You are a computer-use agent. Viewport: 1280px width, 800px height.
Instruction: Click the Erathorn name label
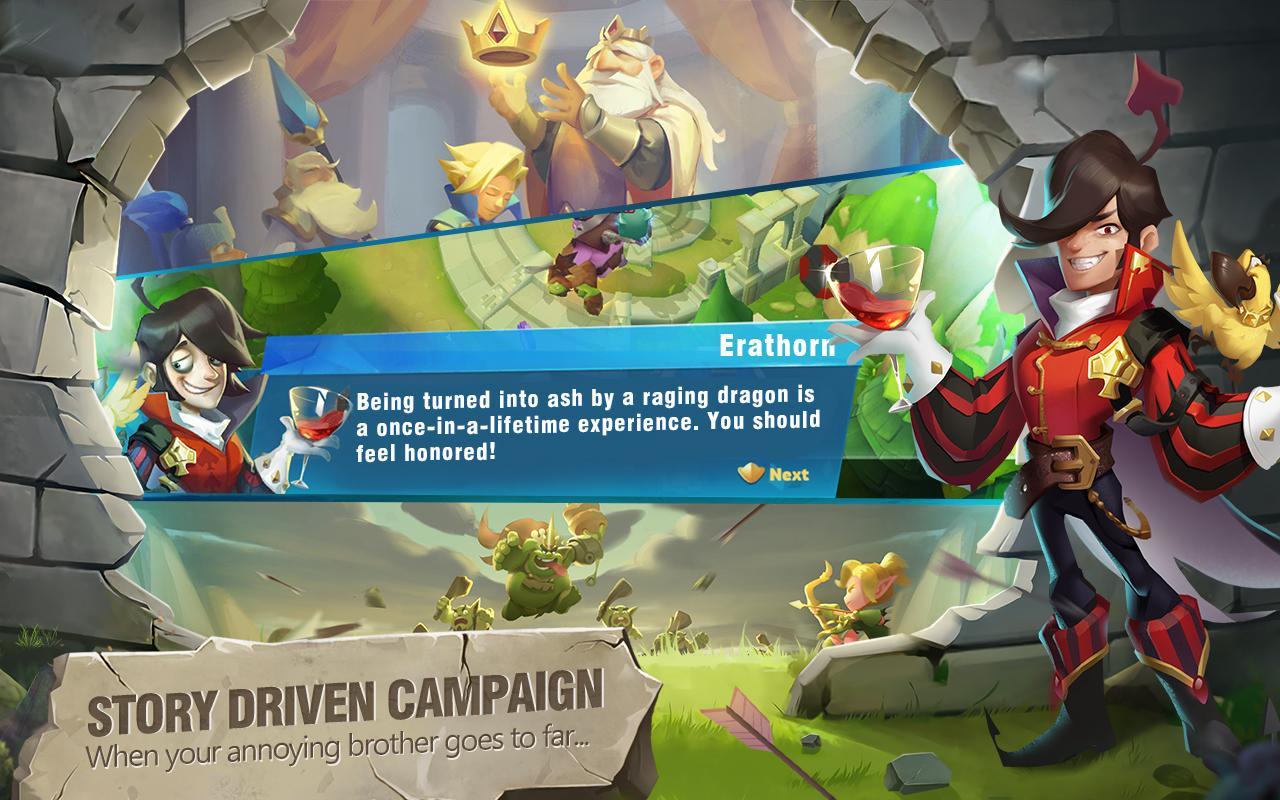[x=778, y=345]
